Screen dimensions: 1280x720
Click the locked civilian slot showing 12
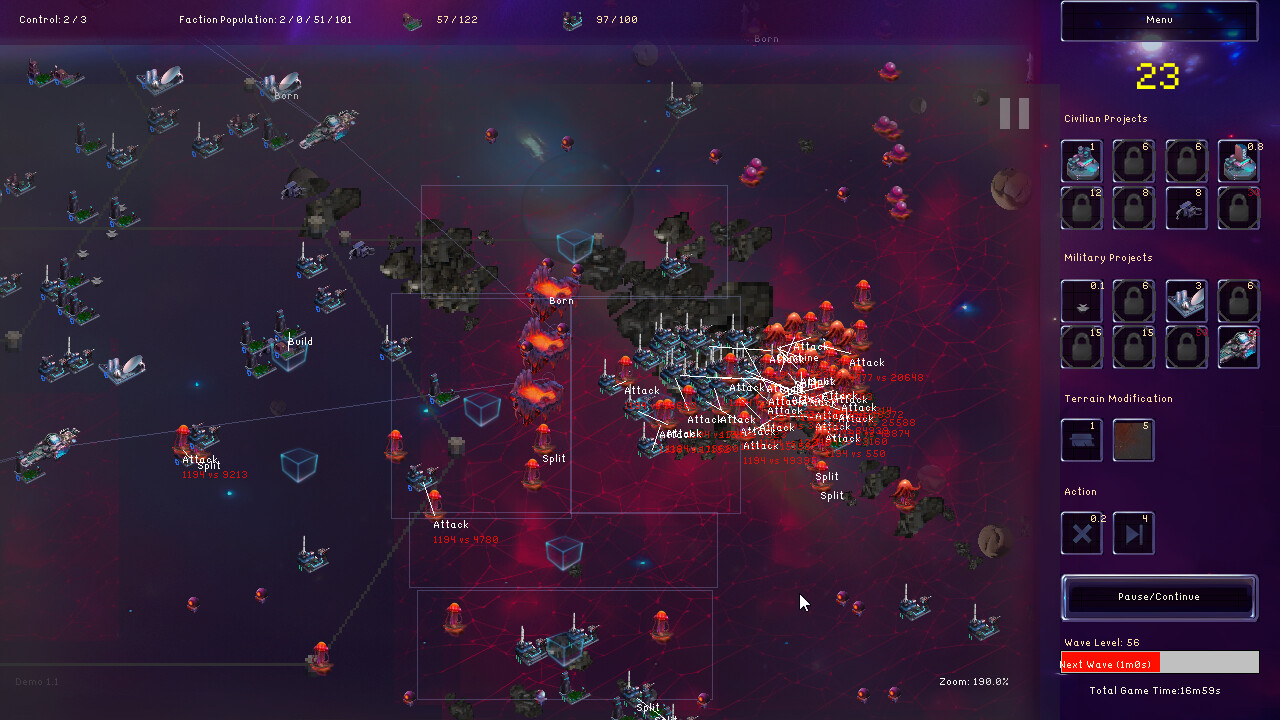[x=1081, y=207]
